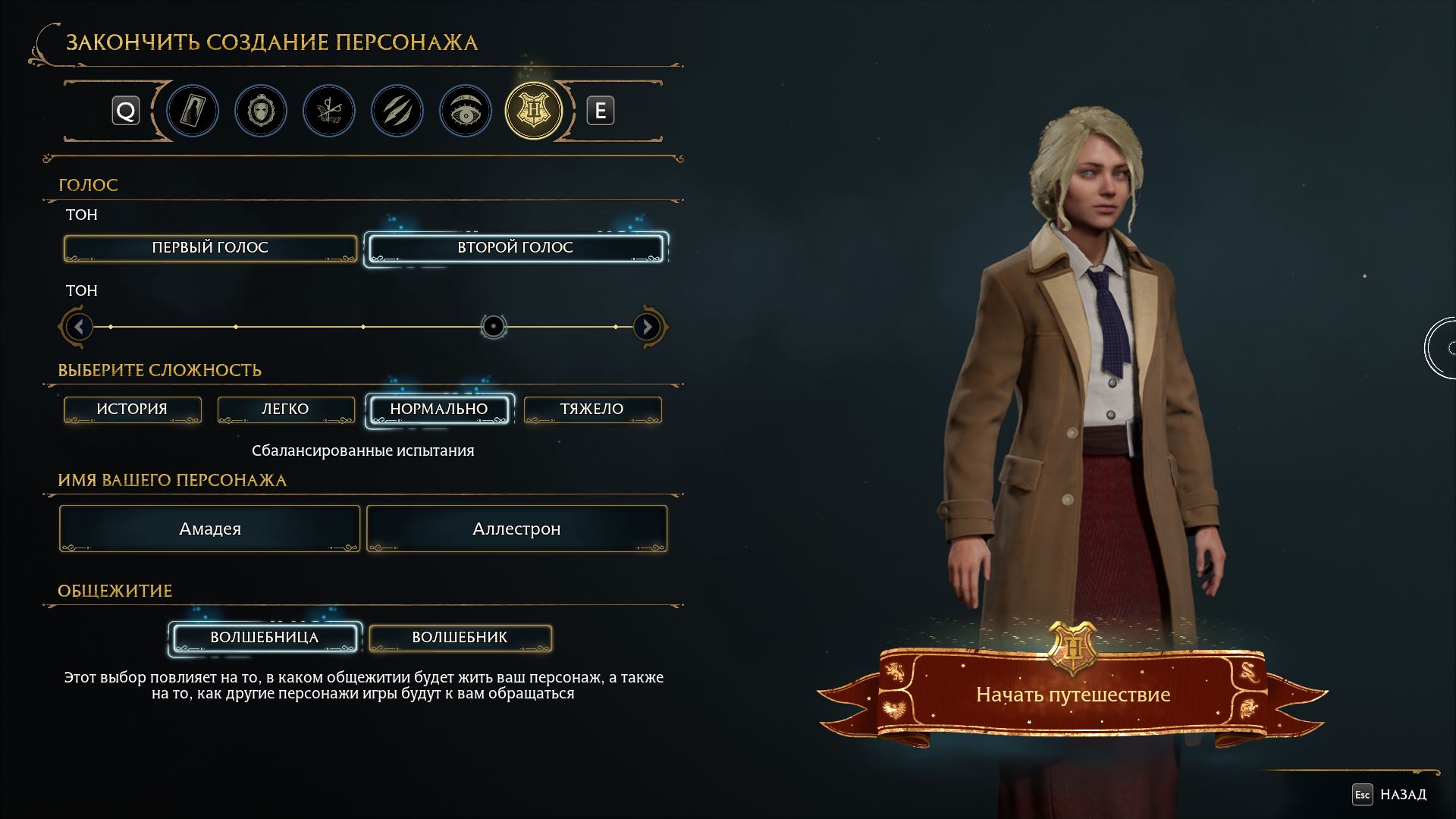
Task: Switch to the scars claw-marks tab
Action: point(397,111)
